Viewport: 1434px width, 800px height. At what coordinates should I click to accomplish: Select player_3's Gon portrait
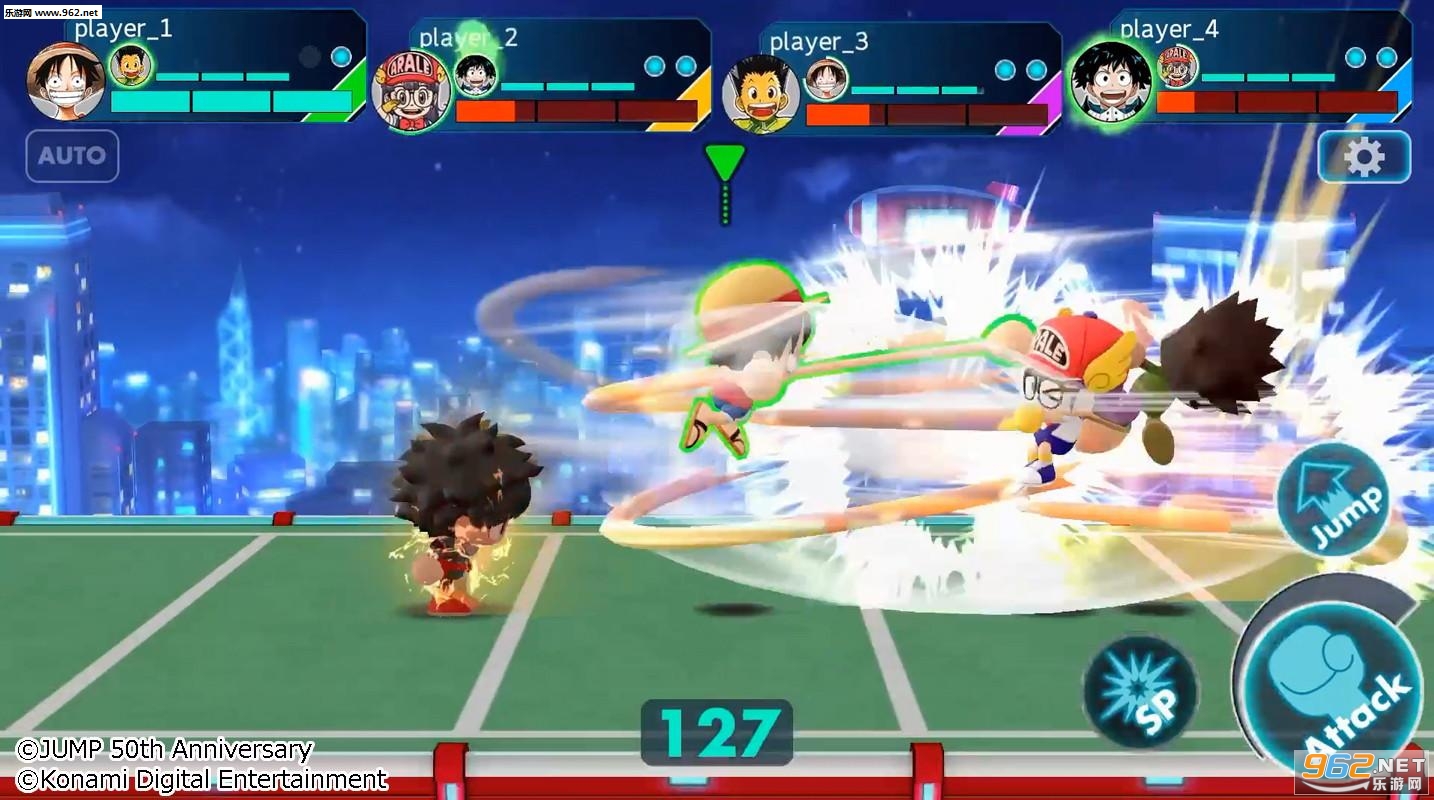pos(761,93)
